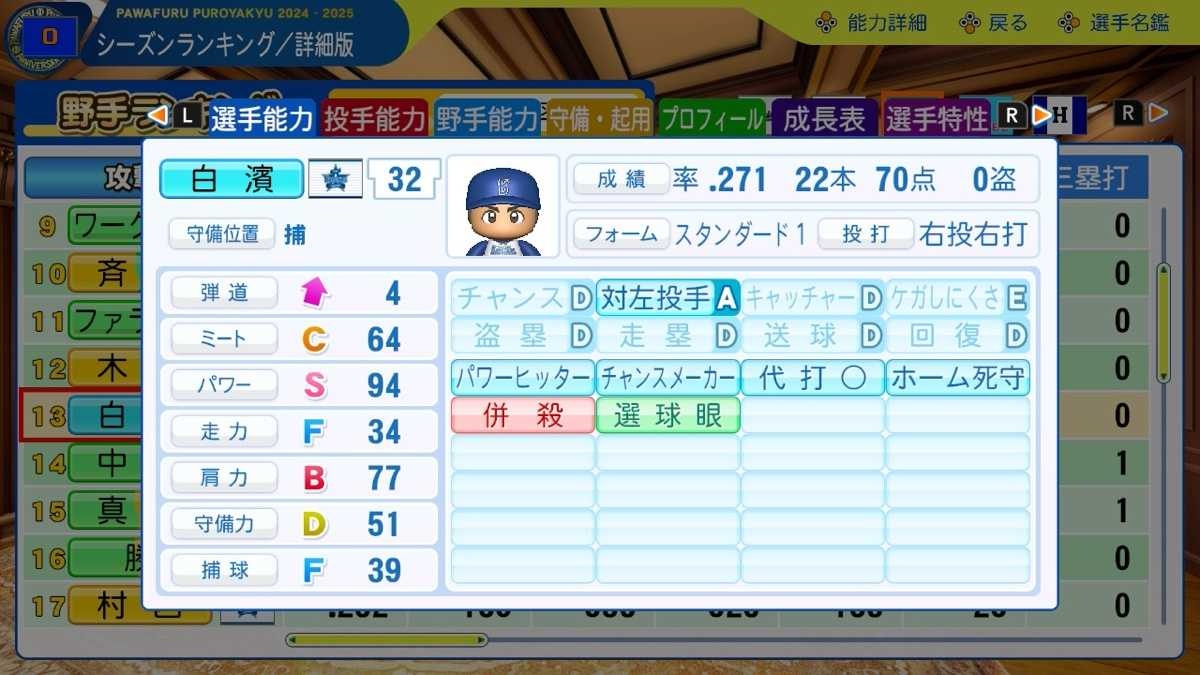Viewport: 1200px width, 675px height.
Task: Open the 選手特性 tab
Action: pyautogui.click(x=936, y=119)
